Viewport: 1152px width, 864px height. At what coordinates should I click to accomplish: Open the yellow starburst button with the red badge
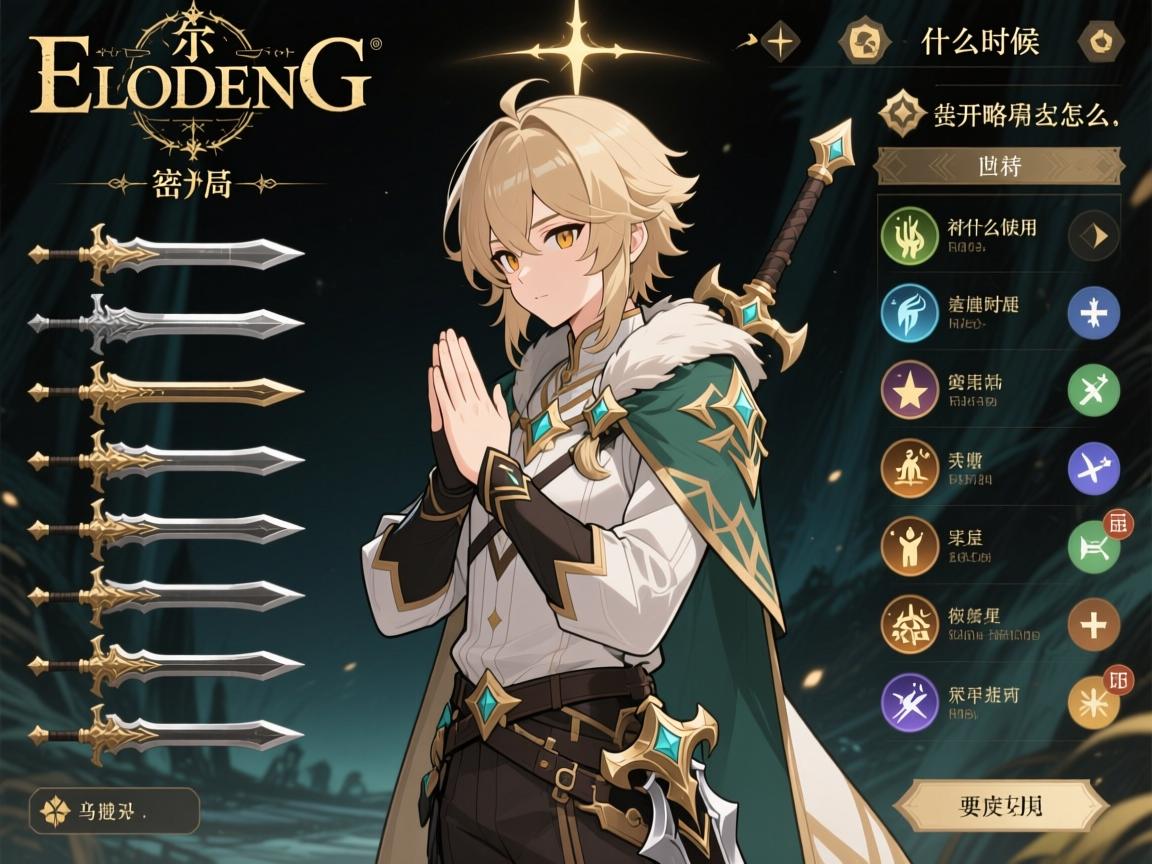coord(1094,702)
